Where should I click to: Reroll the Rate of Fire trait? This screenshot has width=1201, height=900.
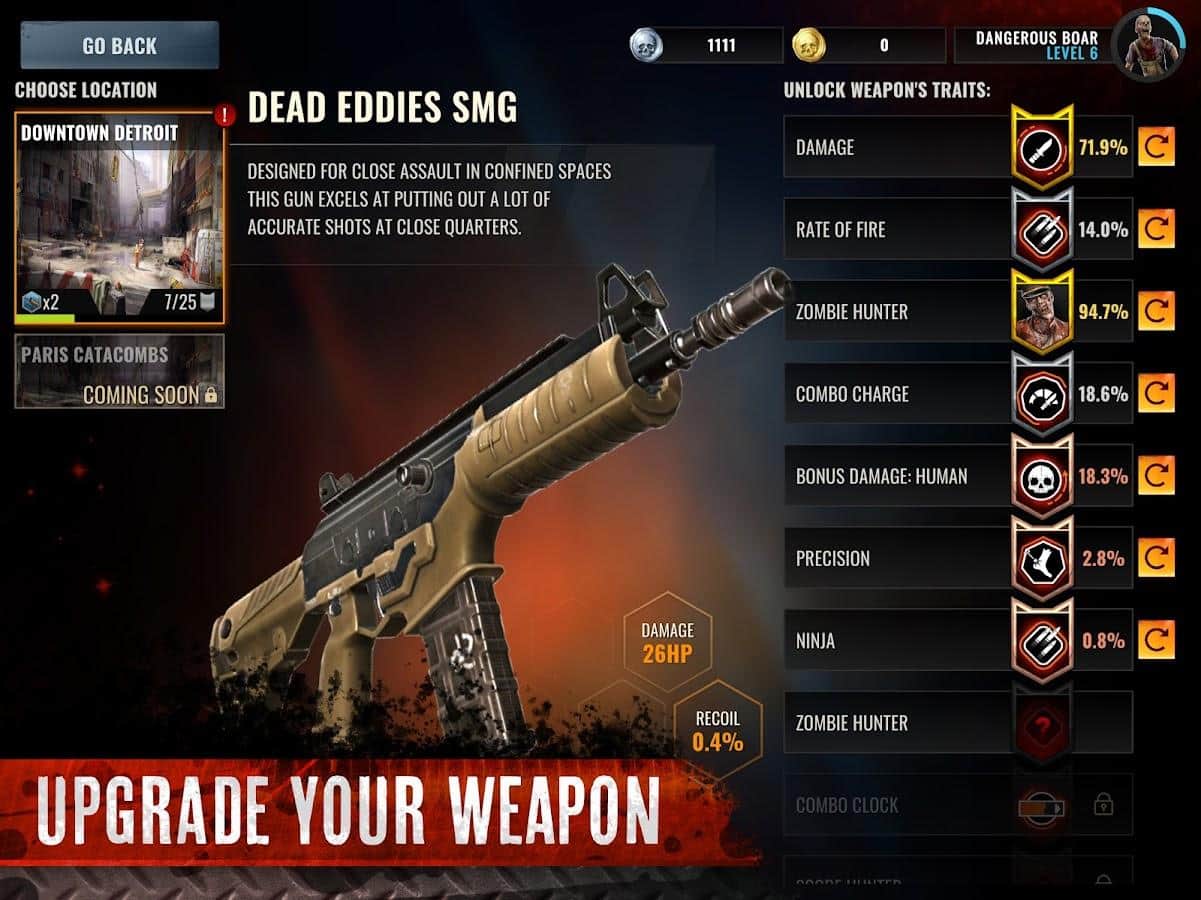[x=1156, y=230]
